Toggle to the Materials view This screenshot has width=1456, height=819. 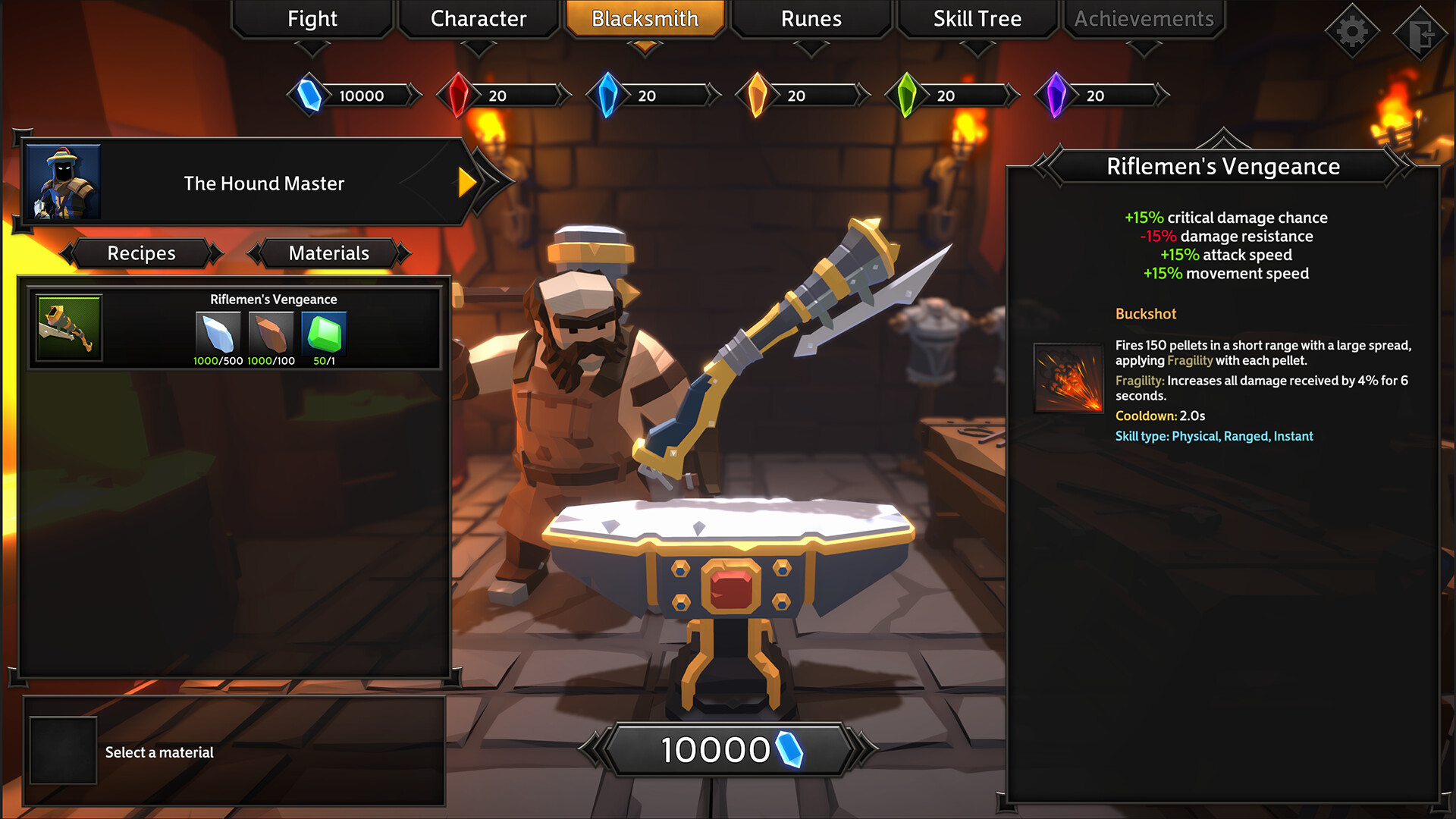[x=328, y=253]
